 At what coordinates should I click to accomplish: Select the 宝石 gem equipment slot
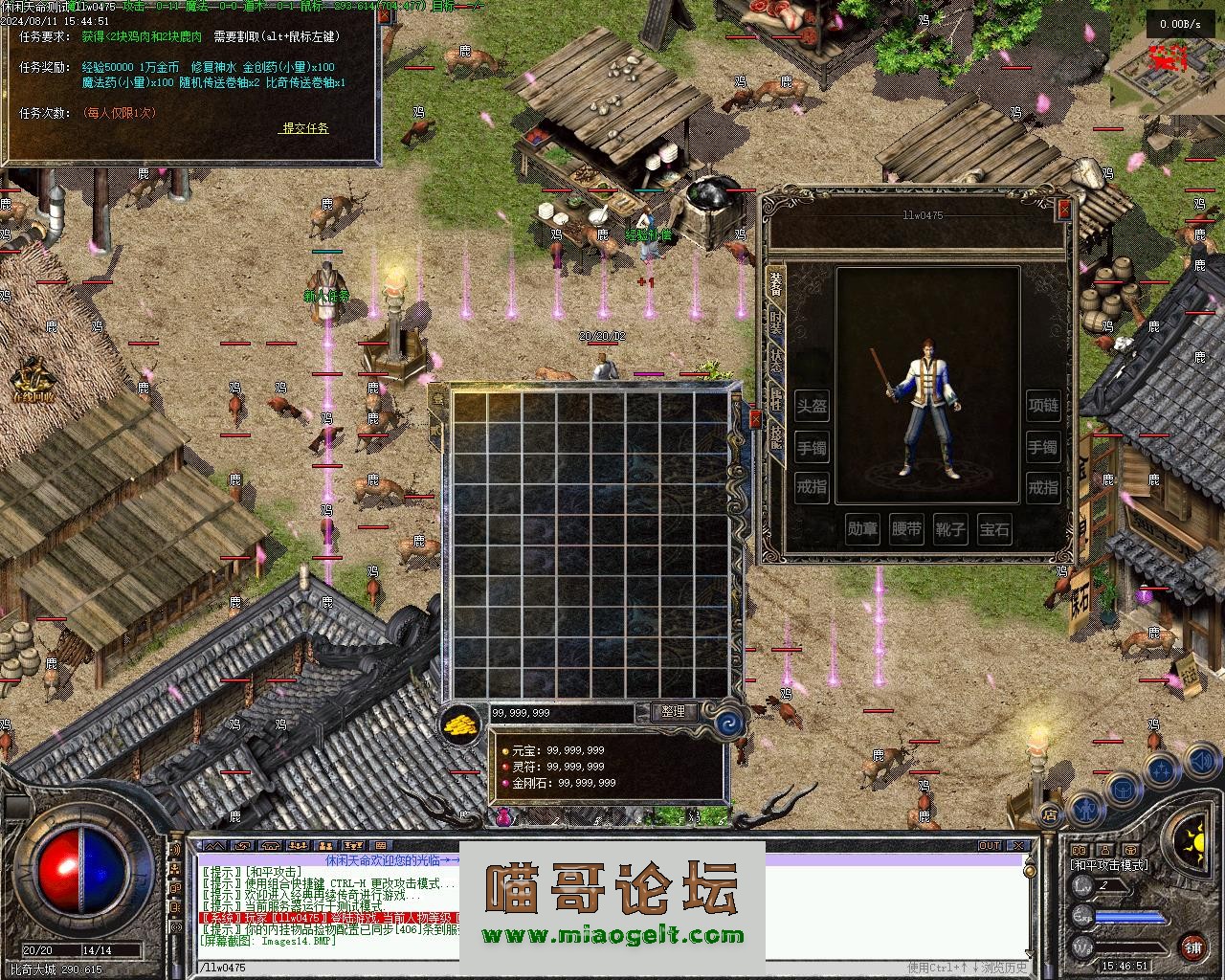(994, 530)
